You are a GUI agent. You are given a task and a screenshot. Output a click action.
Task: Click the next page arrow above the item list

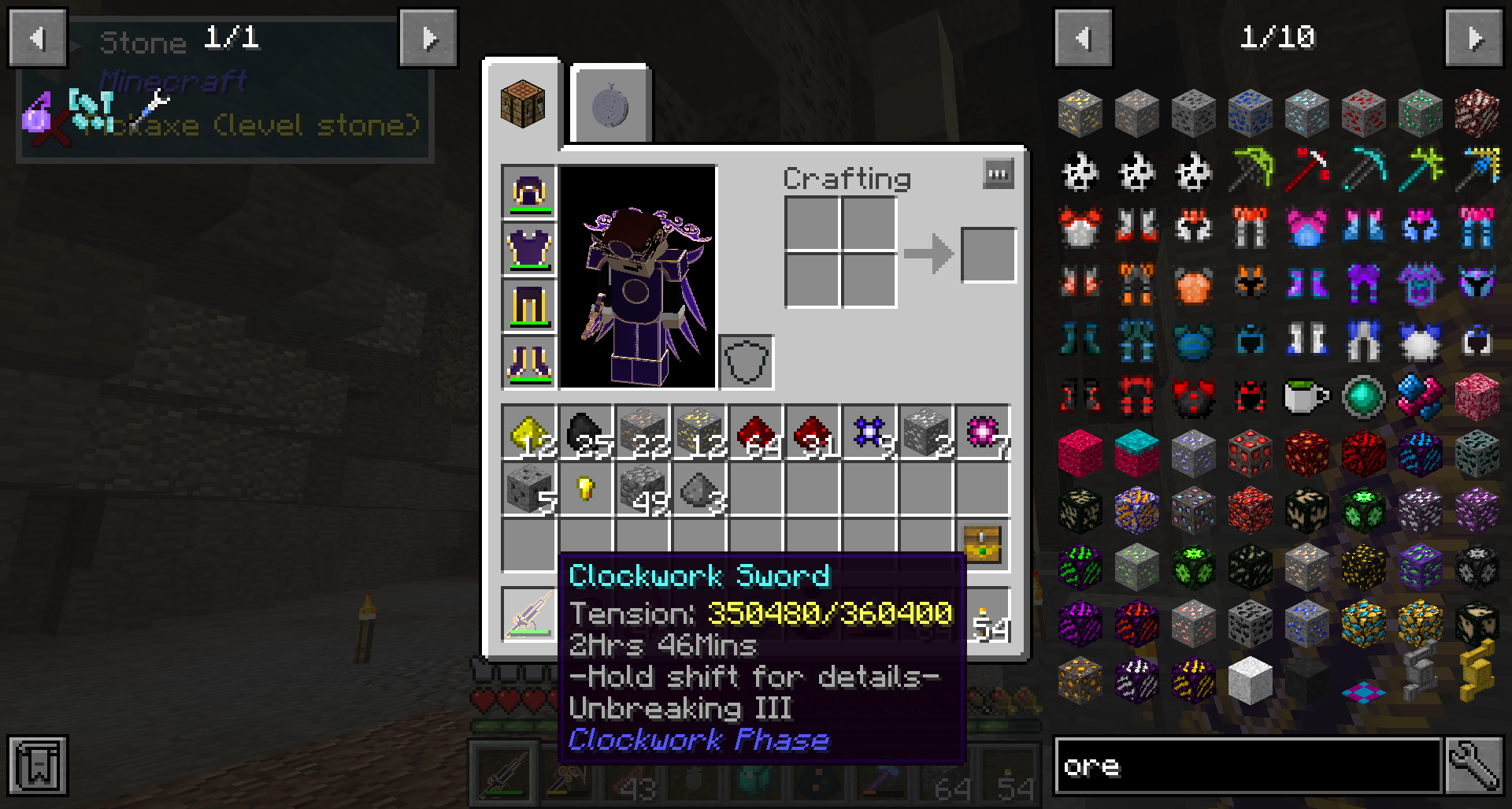click(x=1476, y=38)
